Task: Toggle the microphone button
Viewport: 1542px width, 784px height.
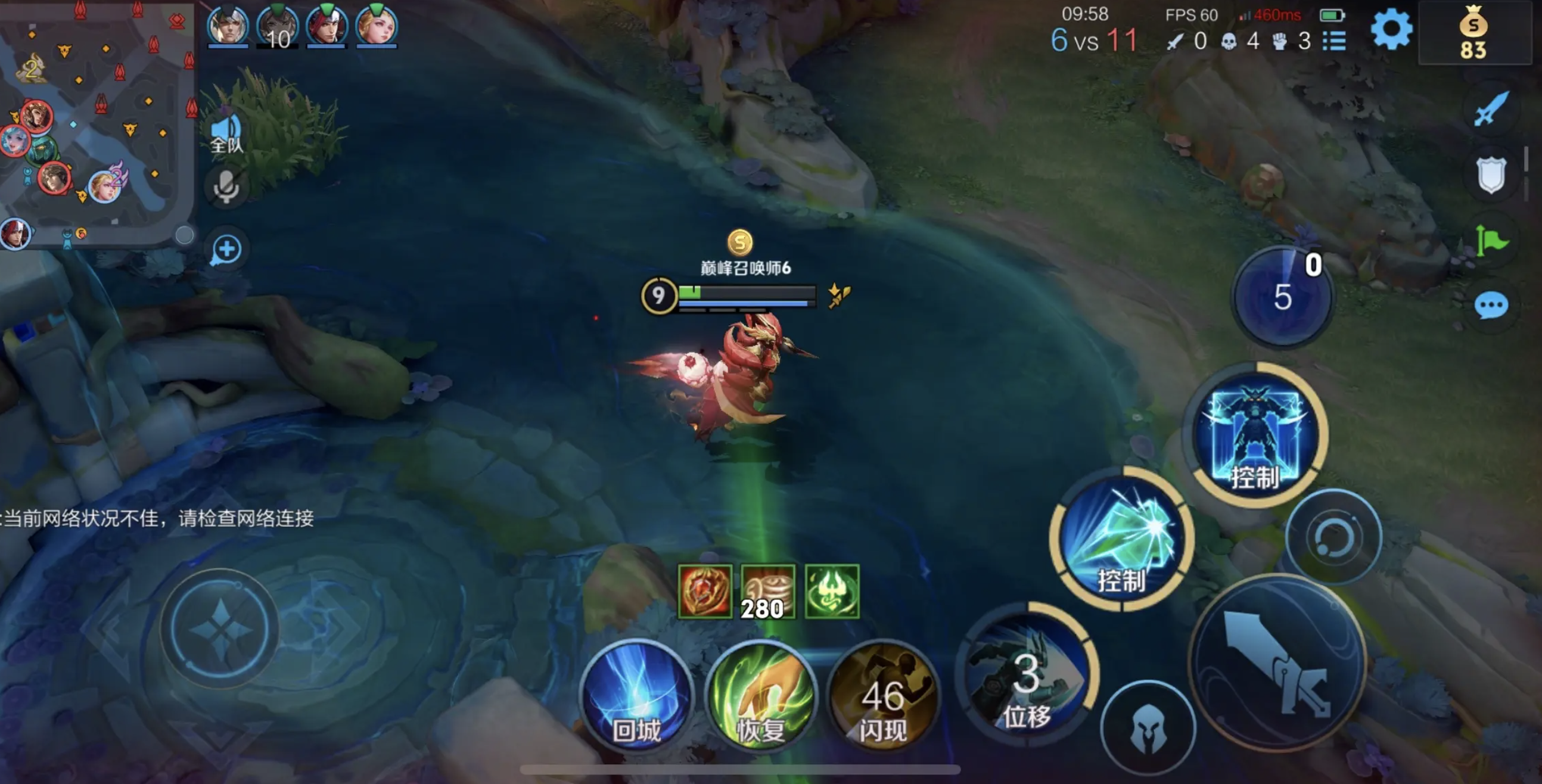Action: (x=226, y=186)
